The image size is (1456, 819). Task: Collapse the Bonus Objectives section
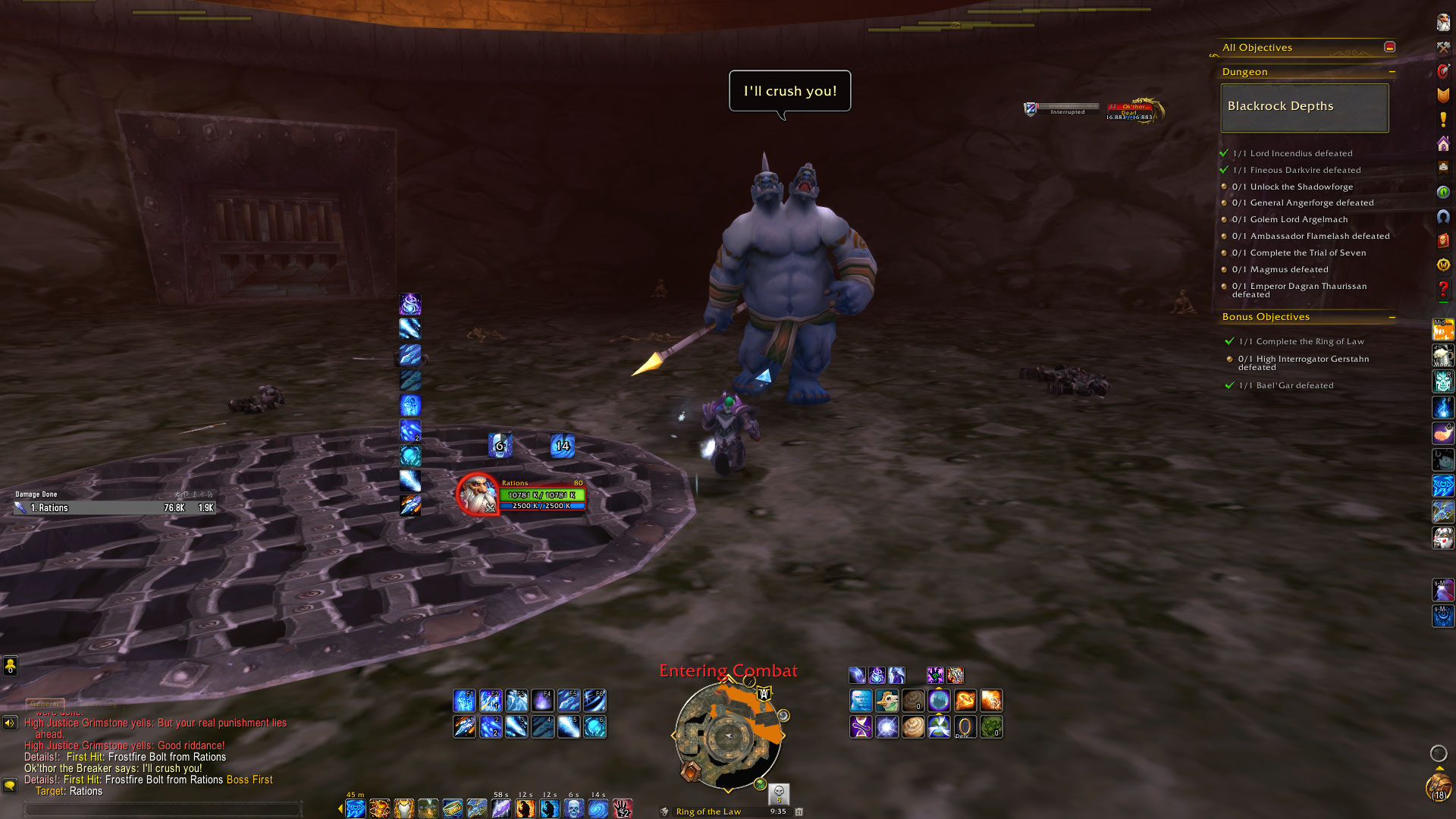[1392, 317]
